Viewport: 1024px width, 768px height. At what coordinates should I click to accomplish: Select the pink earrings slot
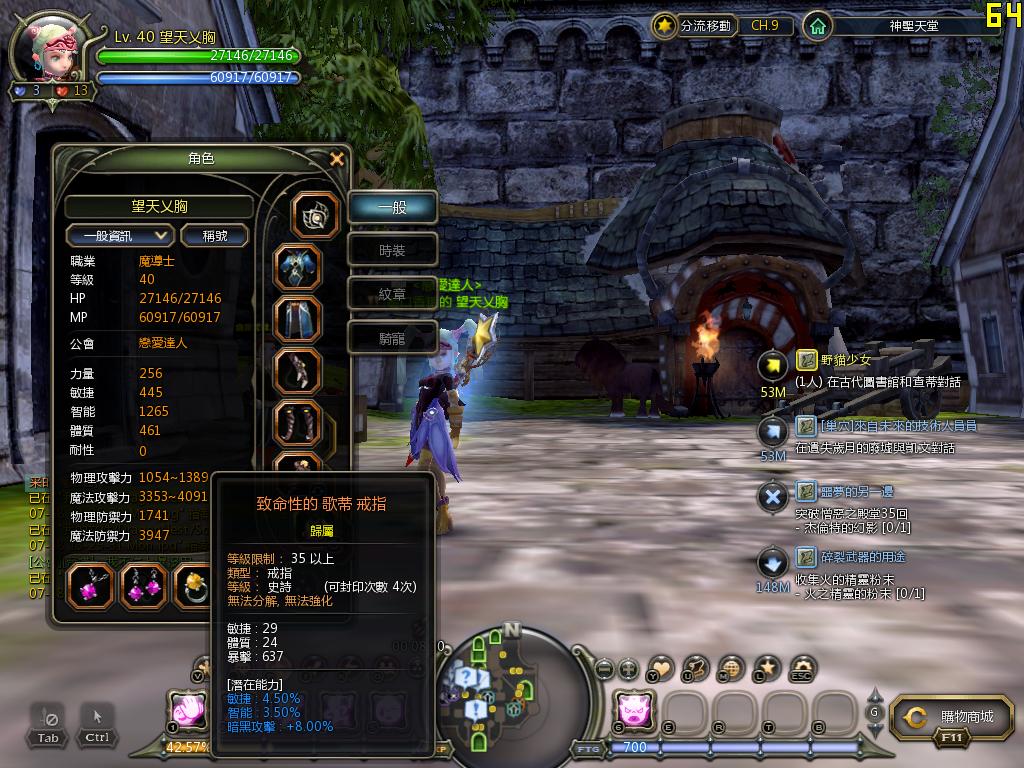coord(144,587)
